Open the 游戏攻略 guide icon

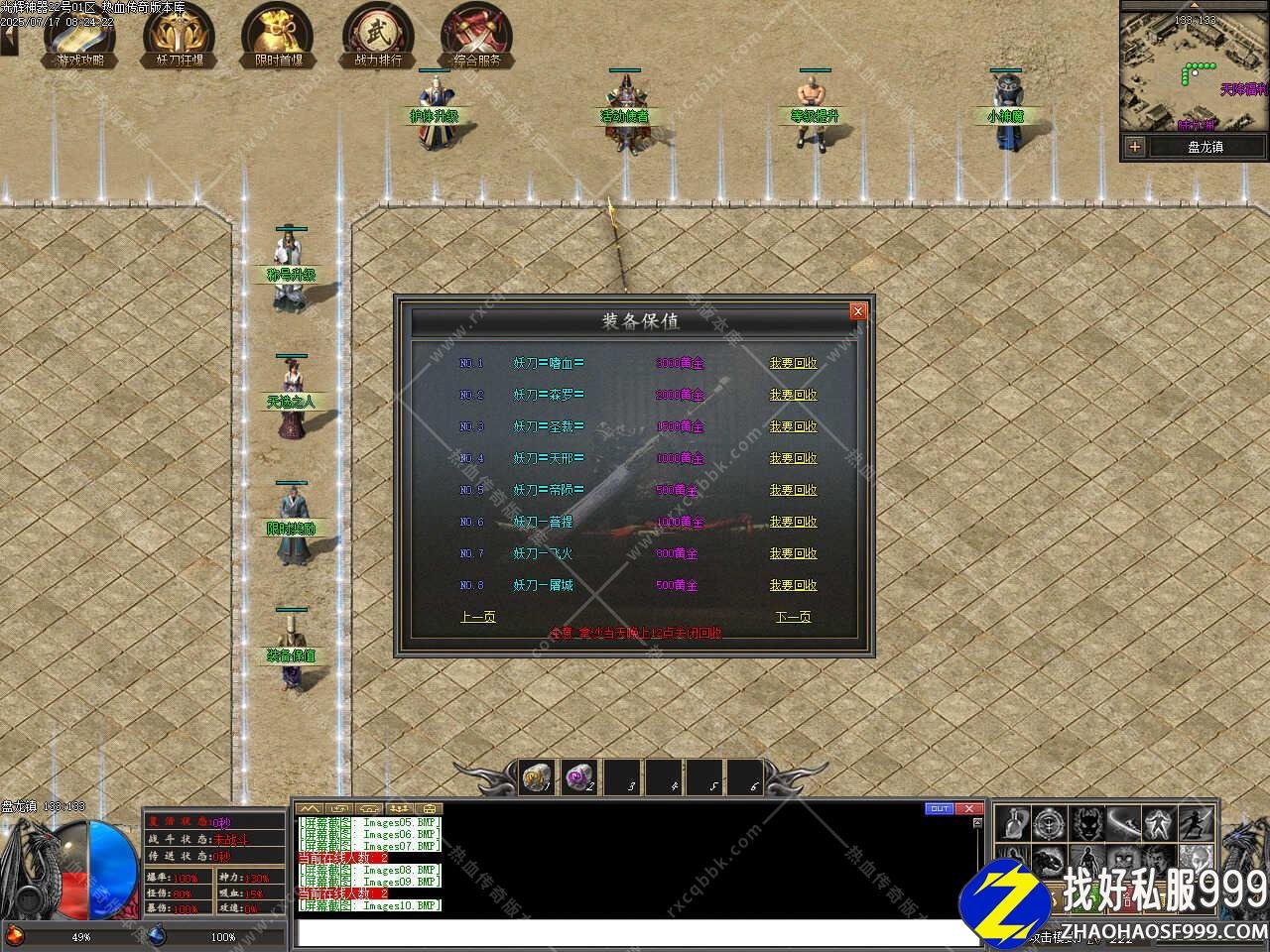80,36
